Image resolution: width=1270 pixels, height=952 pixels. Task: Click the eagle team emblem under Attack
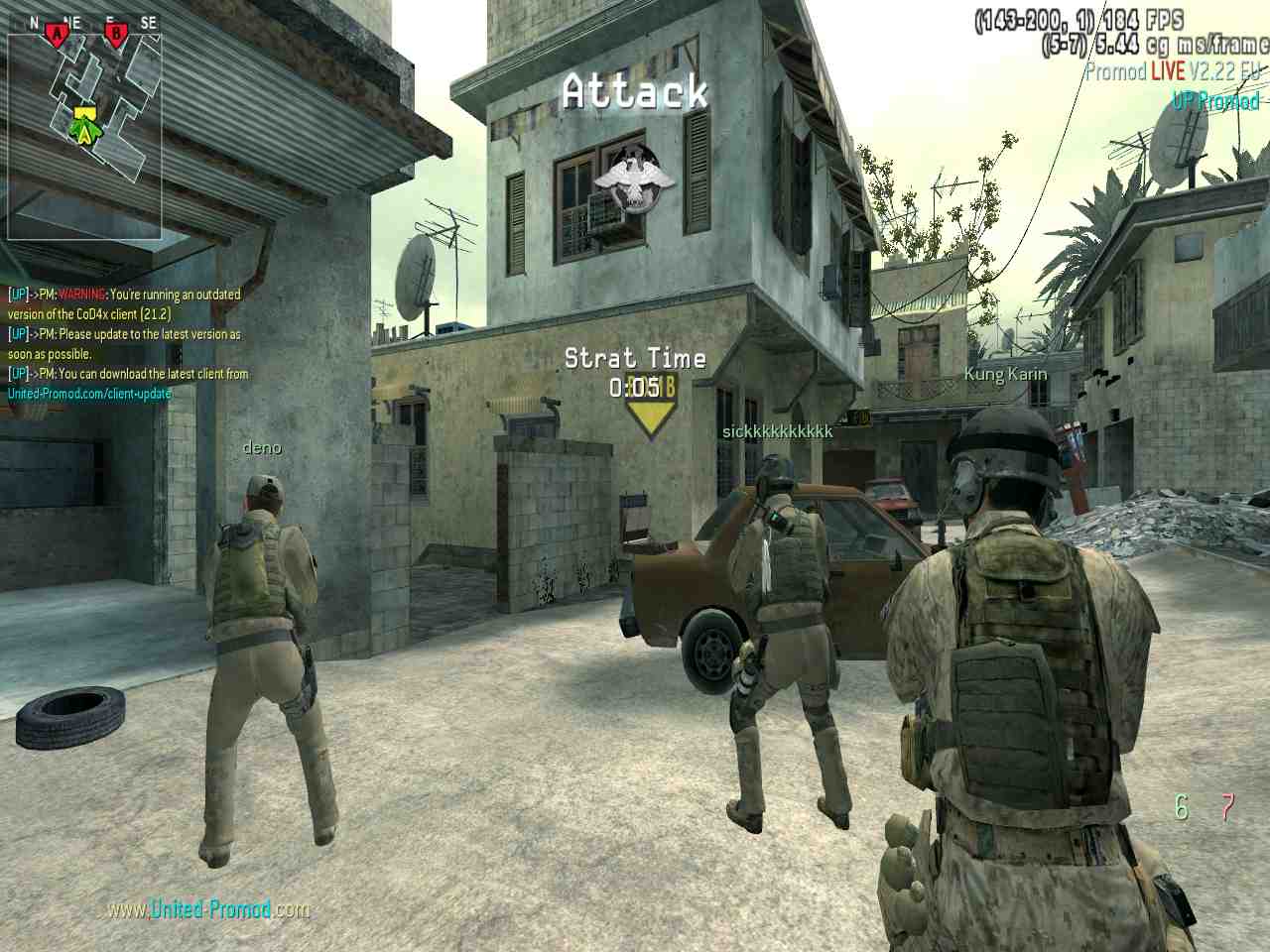coord(632,178)
